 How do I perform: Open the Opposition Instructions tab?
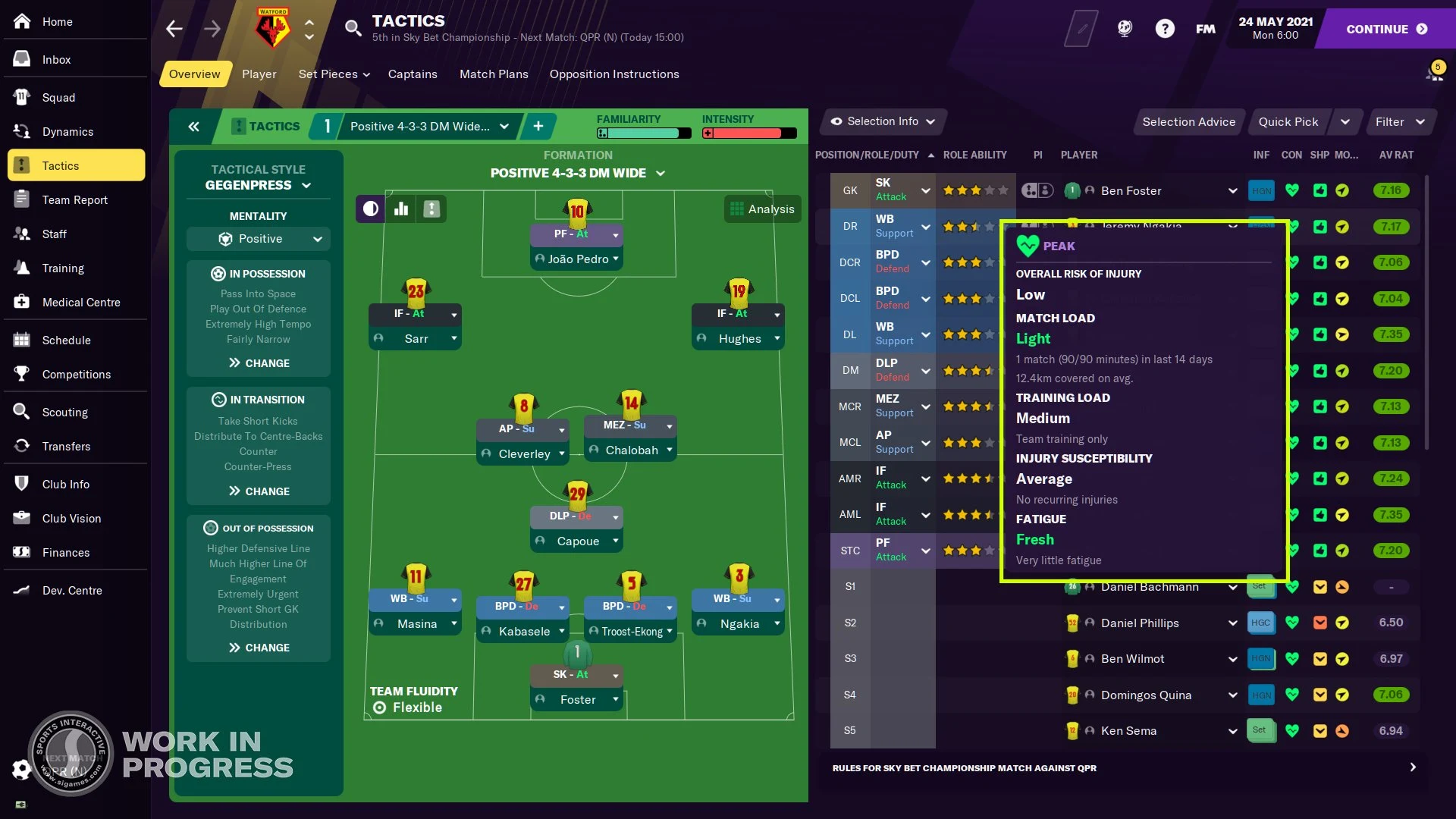(614, 74)
